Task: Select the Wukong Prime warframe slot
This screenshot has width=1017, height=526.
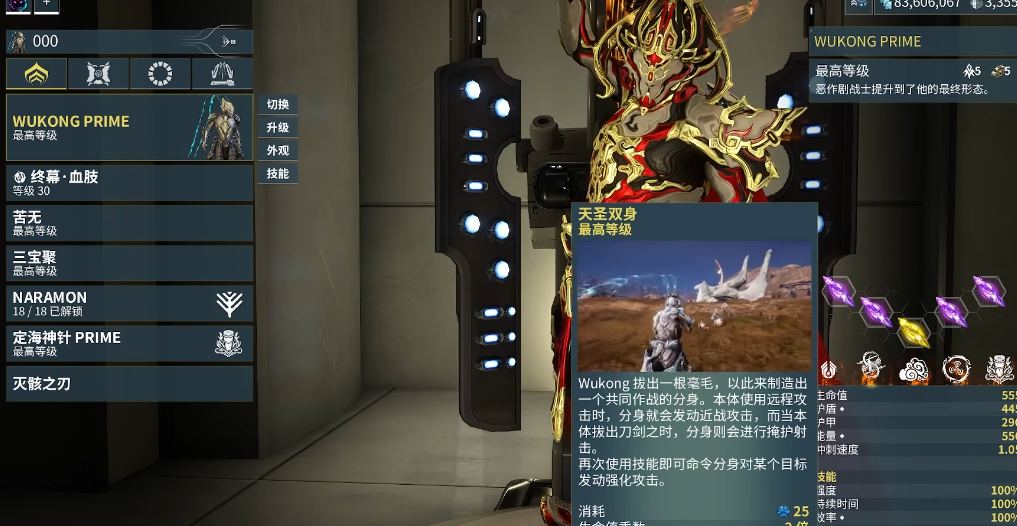Action: tap(129, 127)
